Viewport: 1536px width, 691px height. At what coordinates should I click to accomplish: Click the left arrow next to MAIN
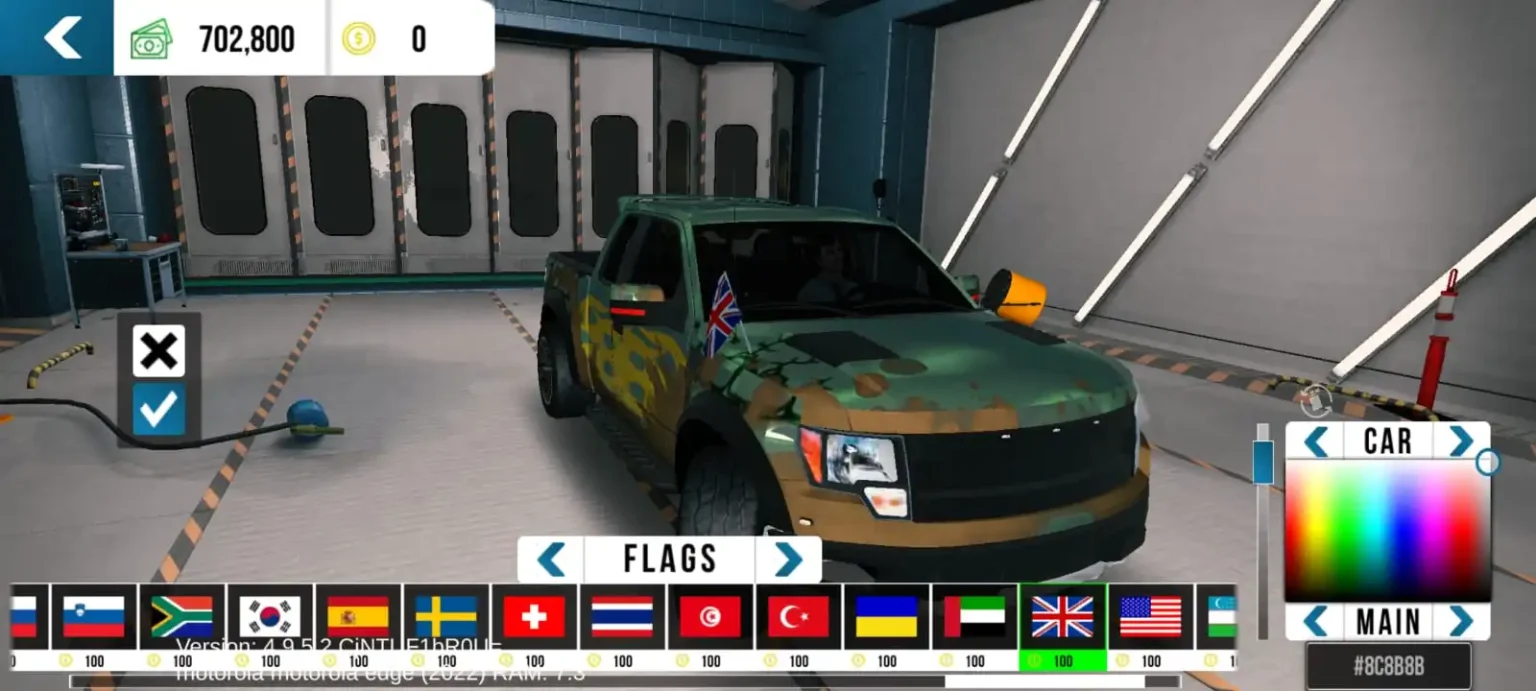click(1315, 621)
